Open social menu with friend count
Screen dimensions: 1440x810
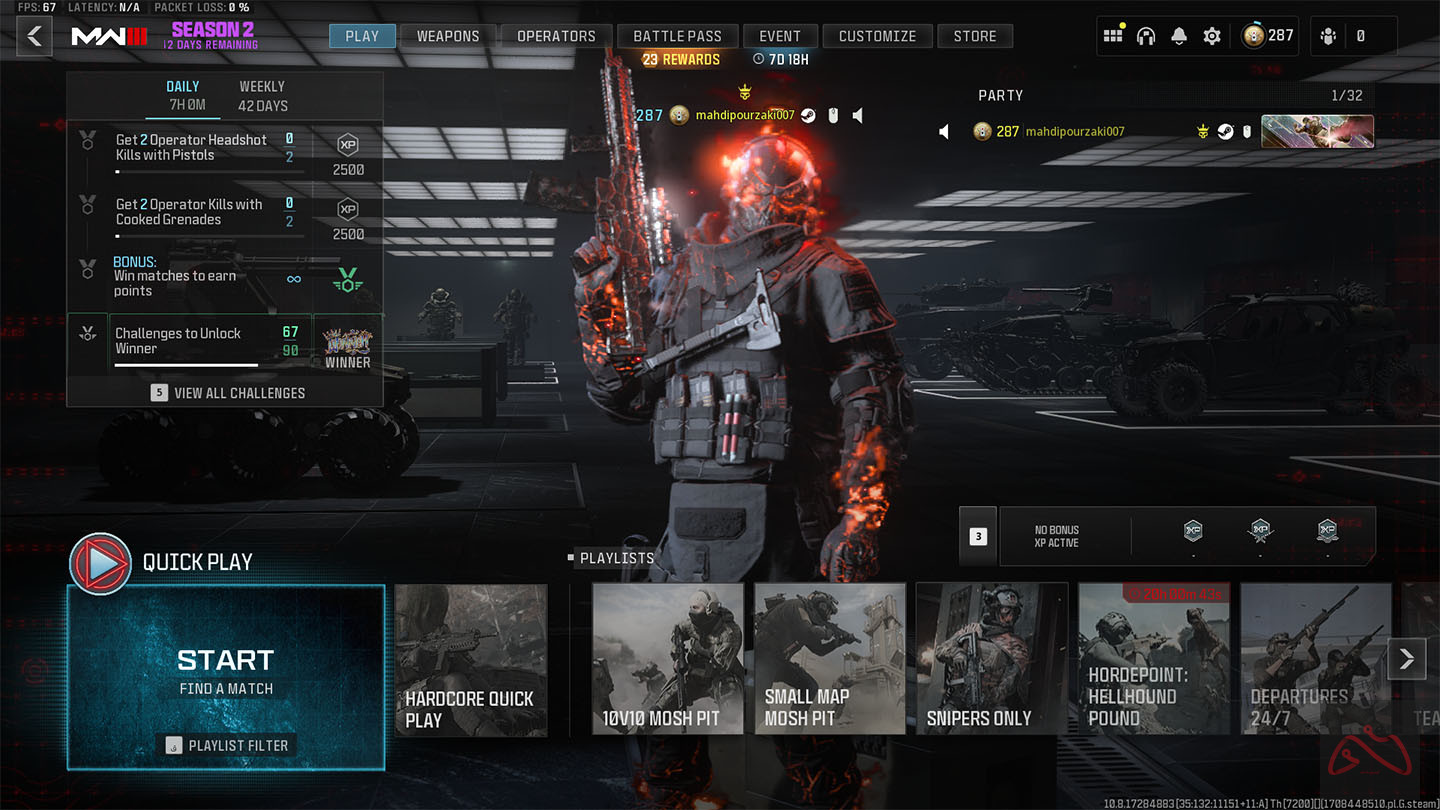coord(1327,35)
